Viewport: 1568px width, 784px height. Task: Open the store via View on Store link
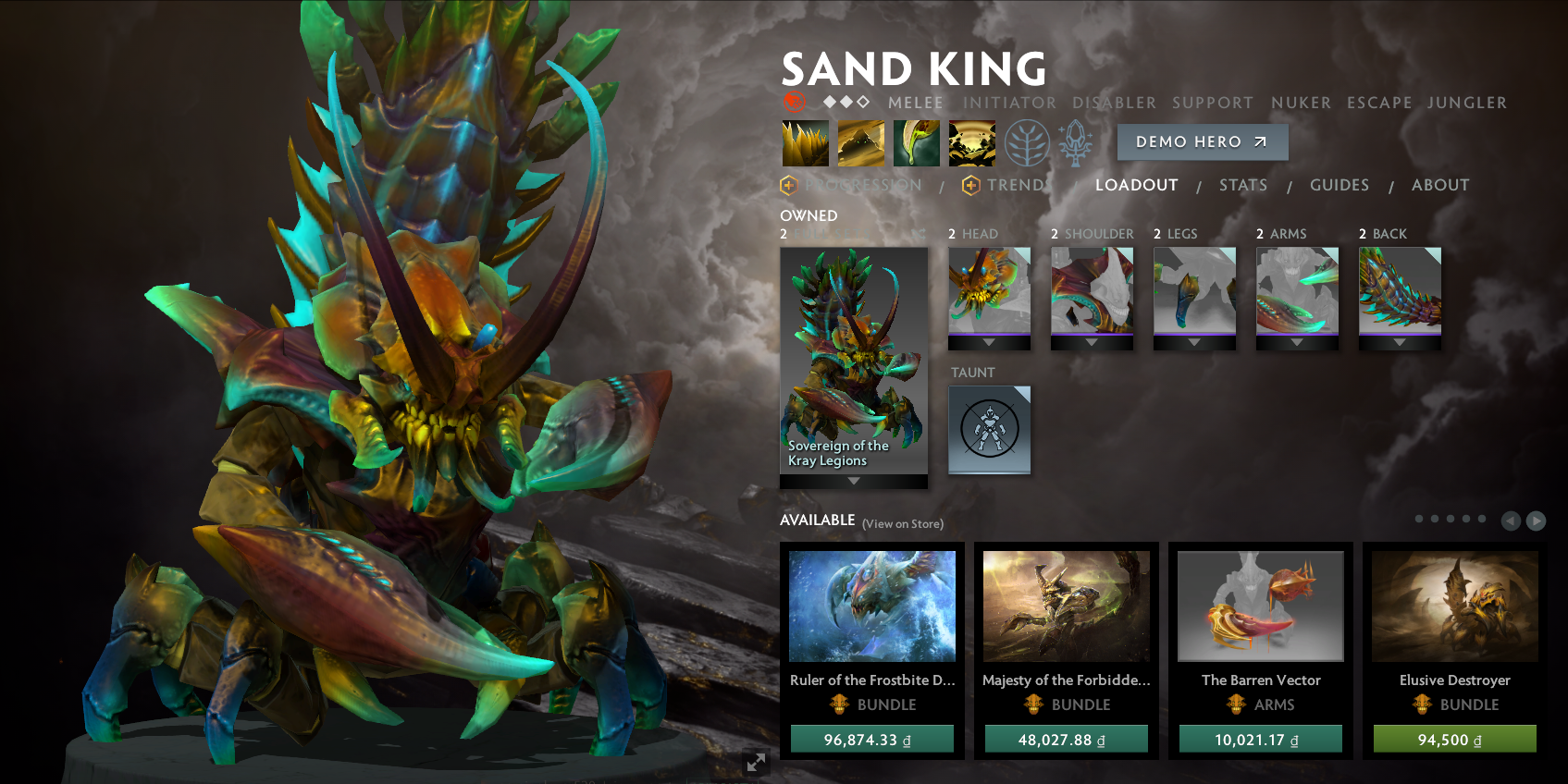tap(902, 523)
